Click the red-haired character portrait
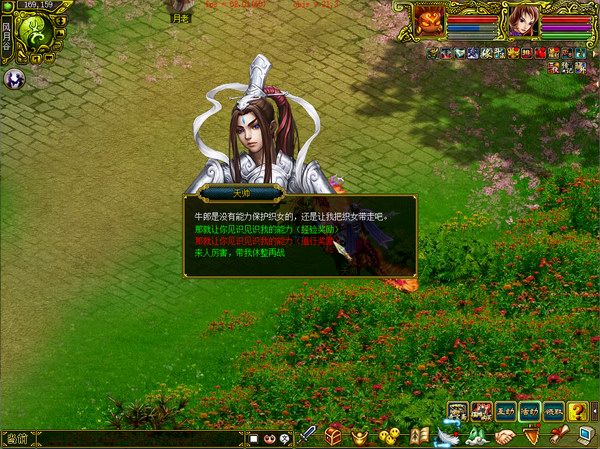The width and height of the screenshot is (600, 449). [x=521, y=21]
